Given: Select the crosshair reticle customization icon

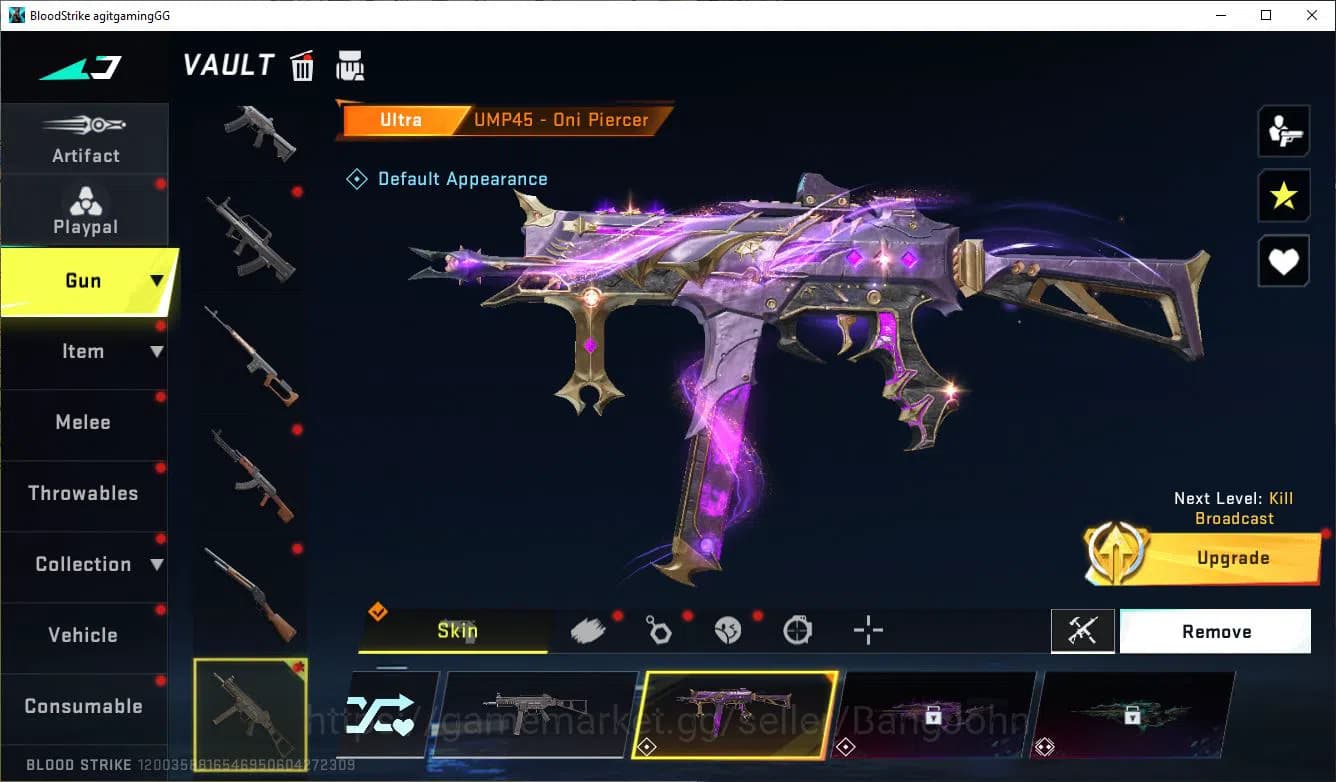Looking at the screenshot, I should [867, 630].
